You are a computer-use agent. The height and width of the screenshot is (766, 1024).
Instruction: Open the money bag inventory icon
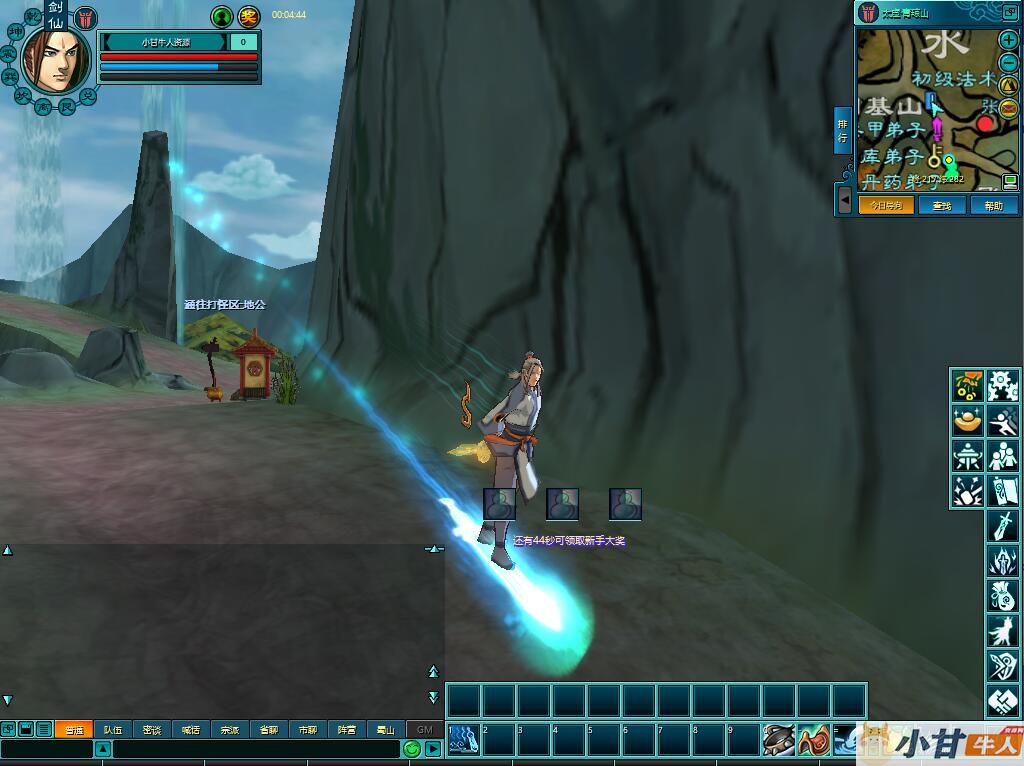pos(1002,594)
